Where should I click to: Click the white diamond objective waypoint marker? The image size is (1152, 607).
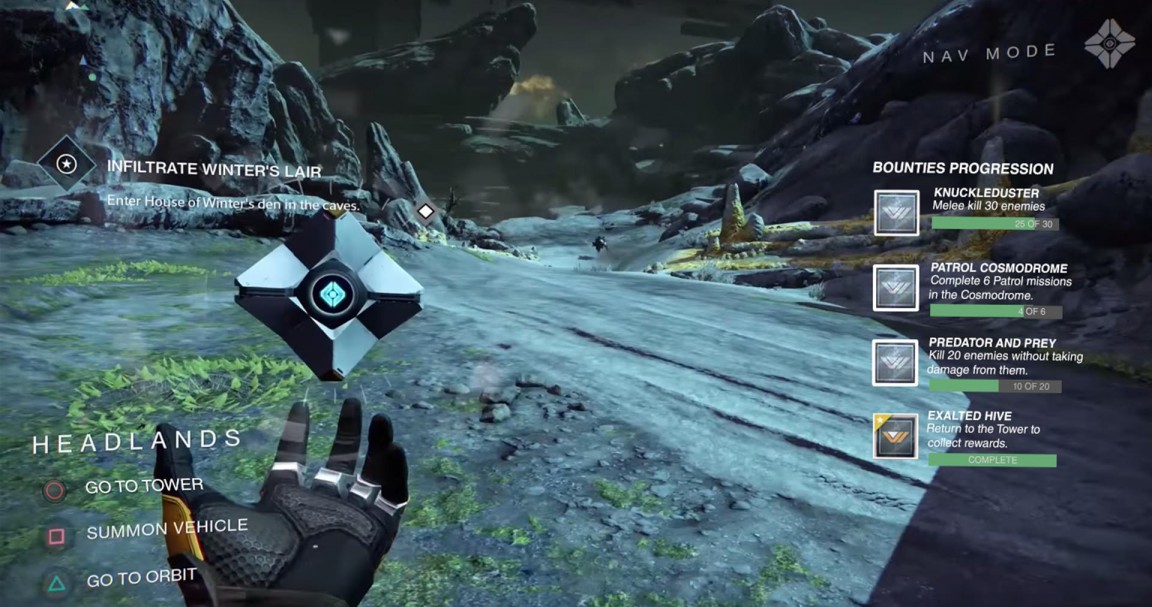pos(426,211)
